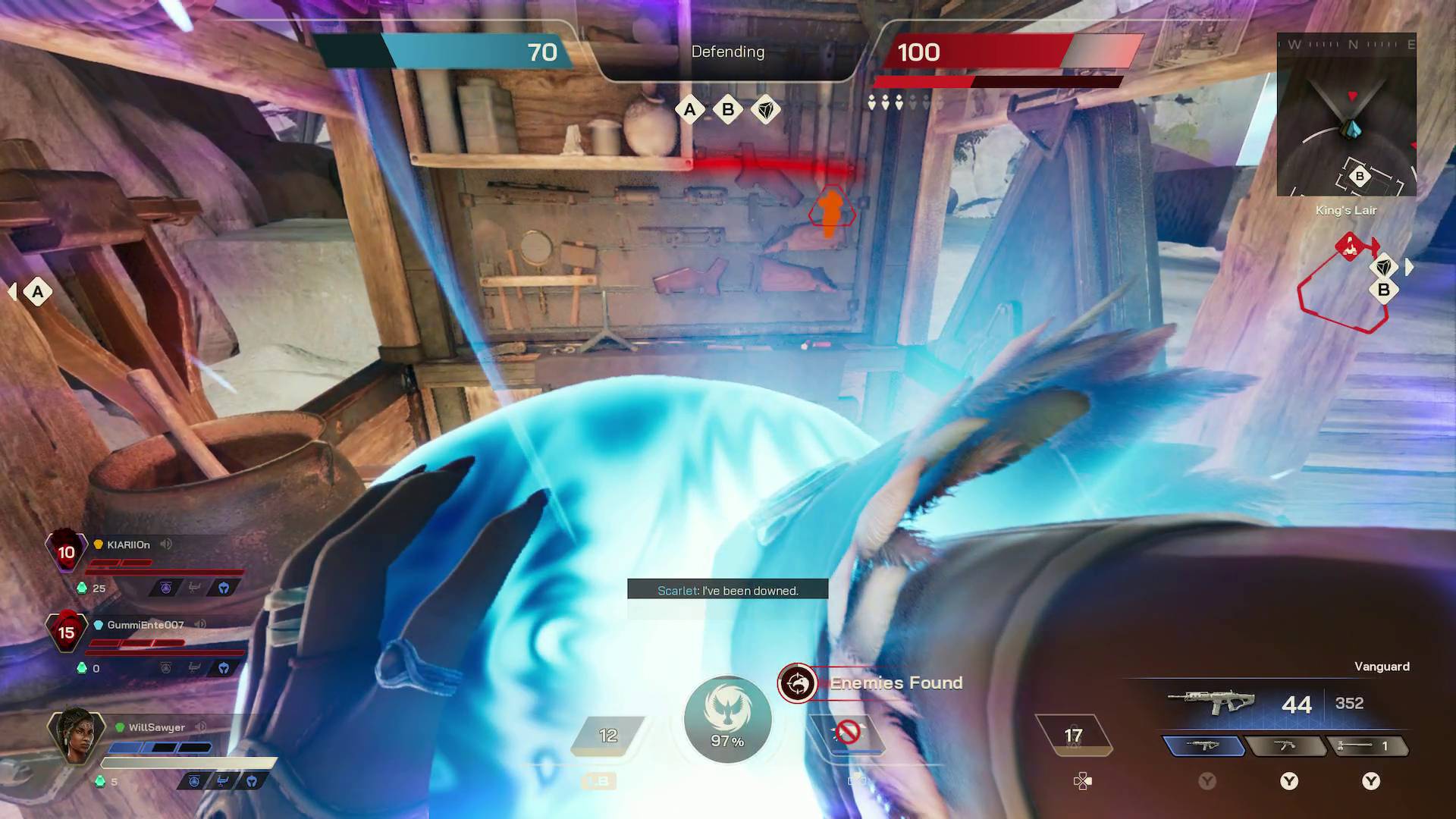The height and width of the screenshot is (819, 1456).
Task: Mute voice chat for GummiEnte007
Action: [x=200, y=624]
